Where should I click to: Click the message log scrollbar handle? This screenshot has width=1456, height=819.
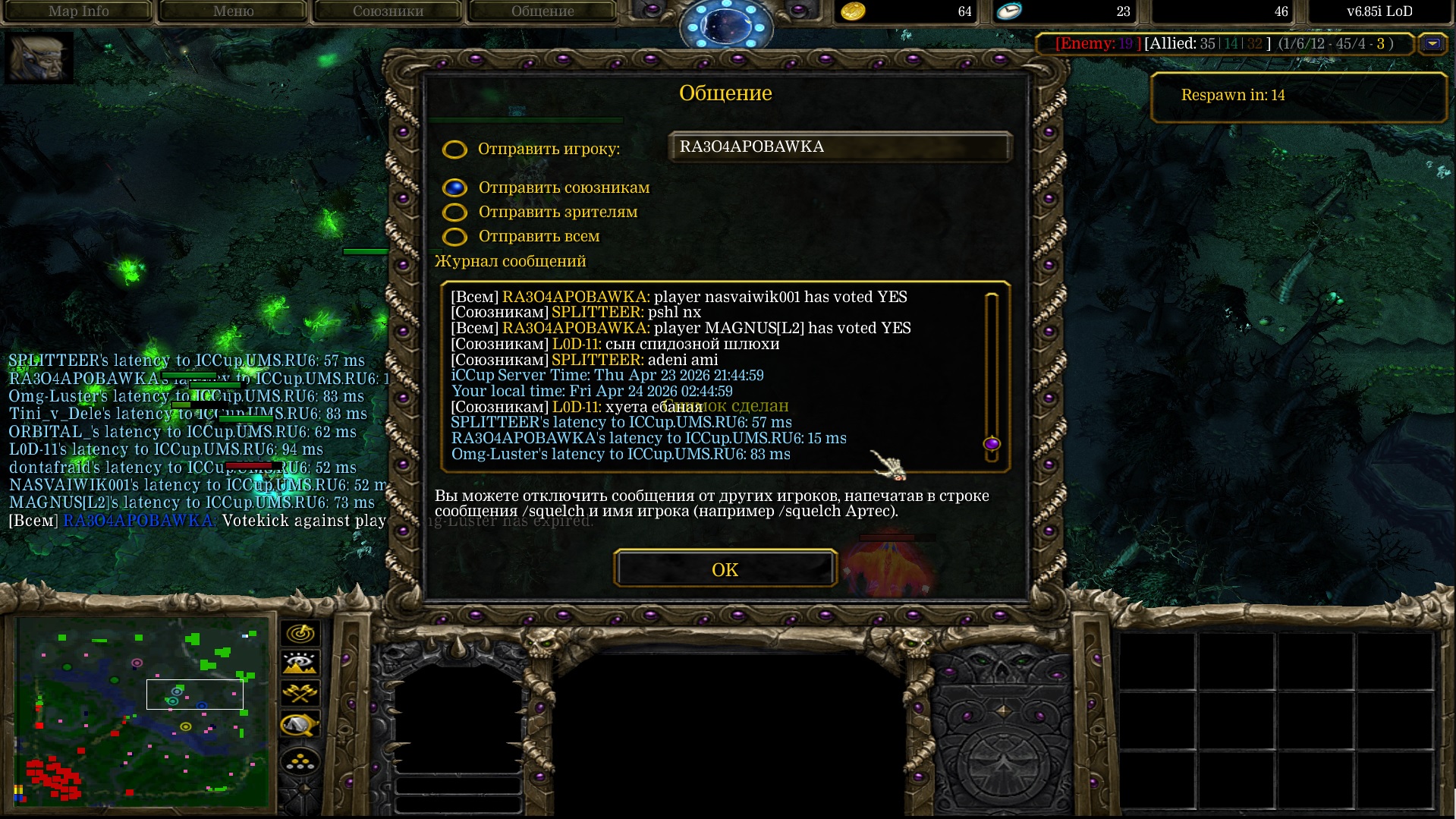[x=991, y=444]
